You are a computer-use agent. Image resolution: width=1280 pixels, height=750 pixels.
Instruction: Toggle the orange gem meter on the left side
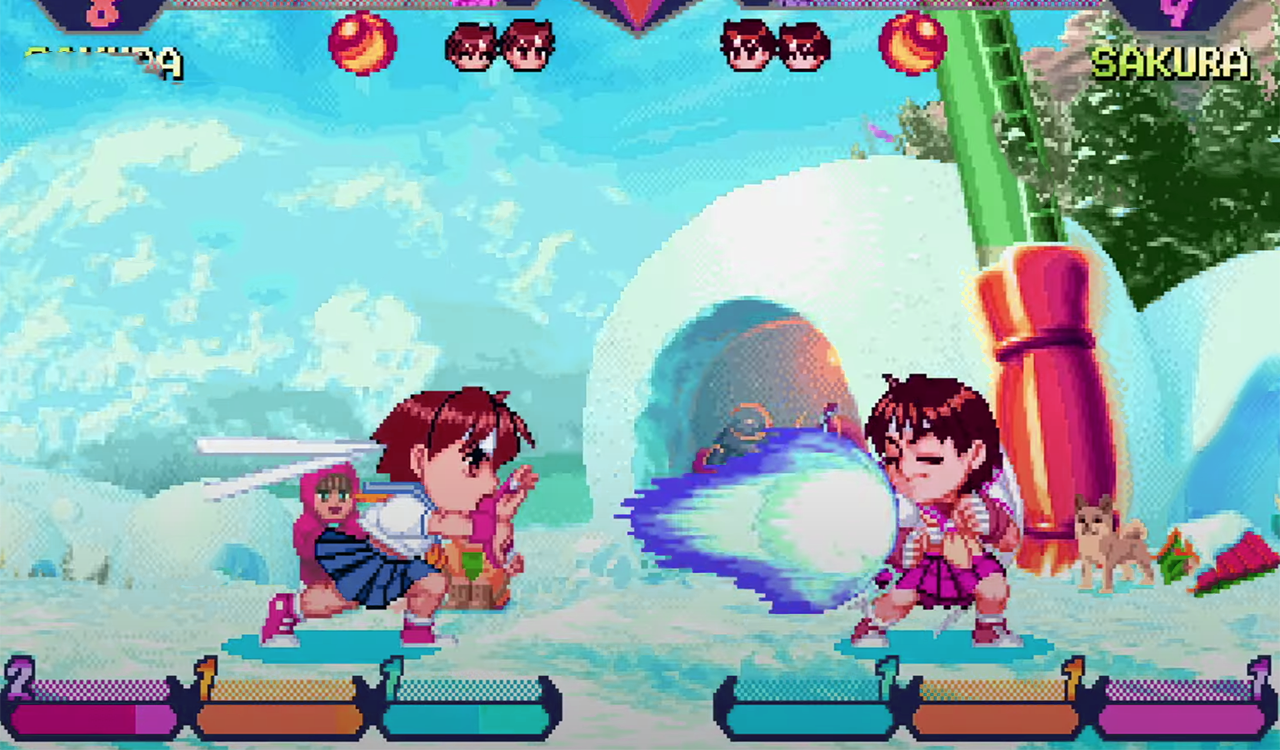coord(280,715)
